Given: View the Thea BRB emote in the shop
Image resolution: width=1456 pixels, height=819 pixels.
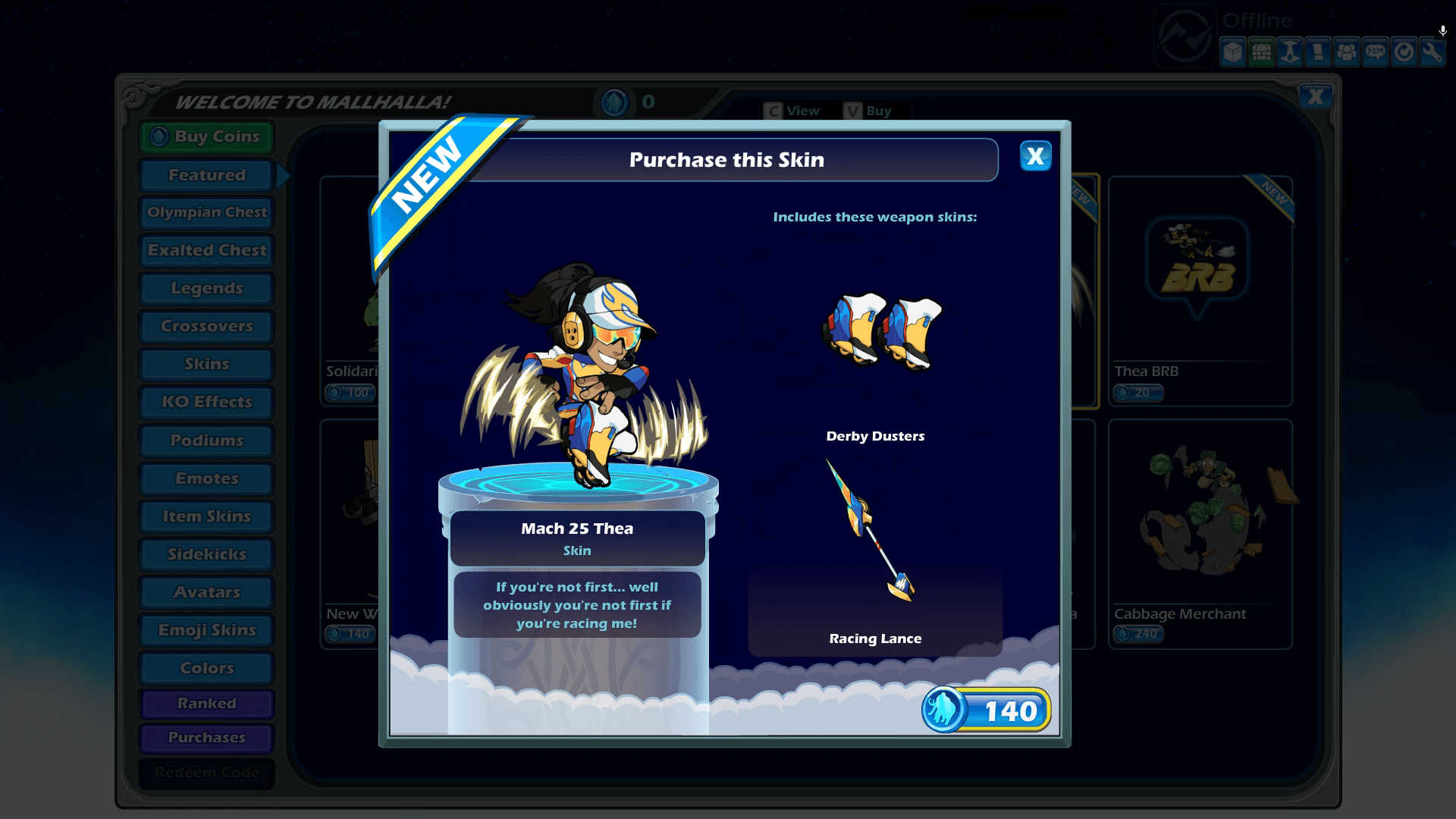Looking at the screenshot, I should click(x=1200, y=296).
